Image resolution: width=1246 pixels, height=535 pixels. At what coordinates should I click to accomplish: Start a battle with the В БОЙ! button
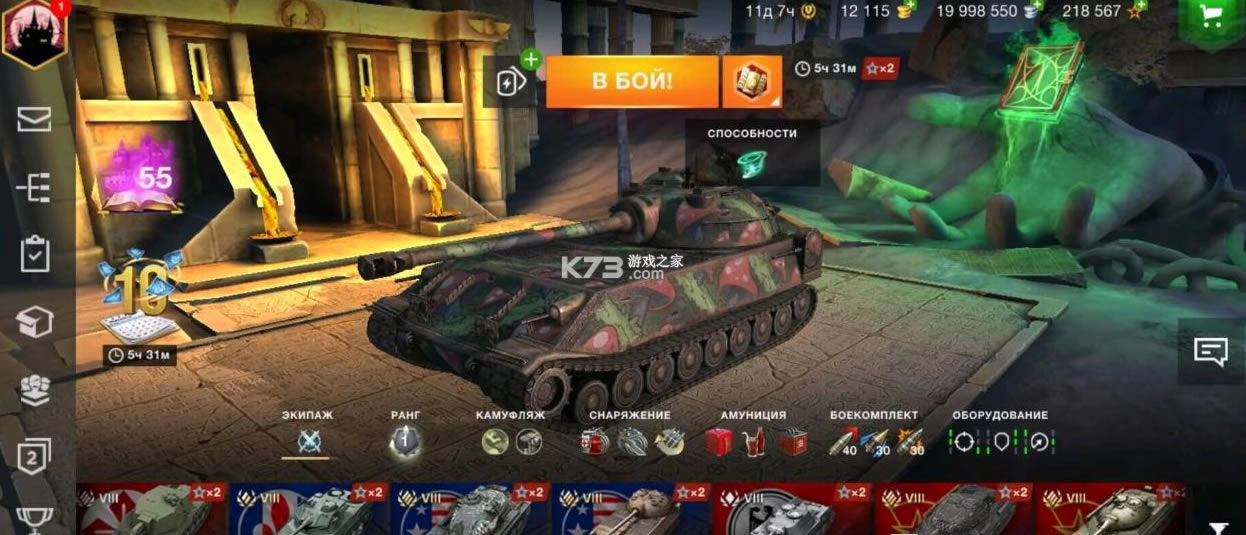point(631,82)
